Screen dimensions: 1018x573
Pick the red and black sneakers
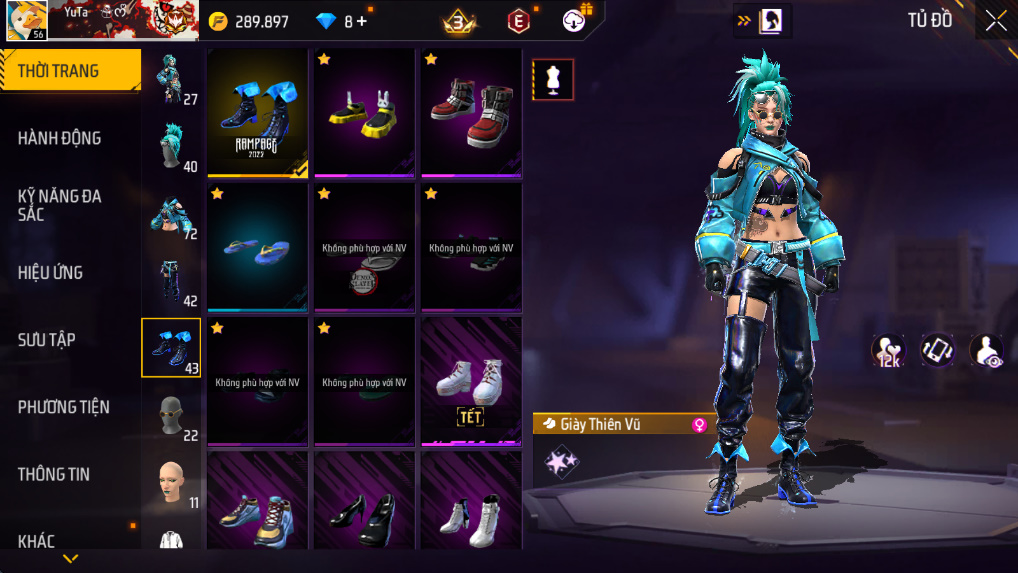coord(471,112)
